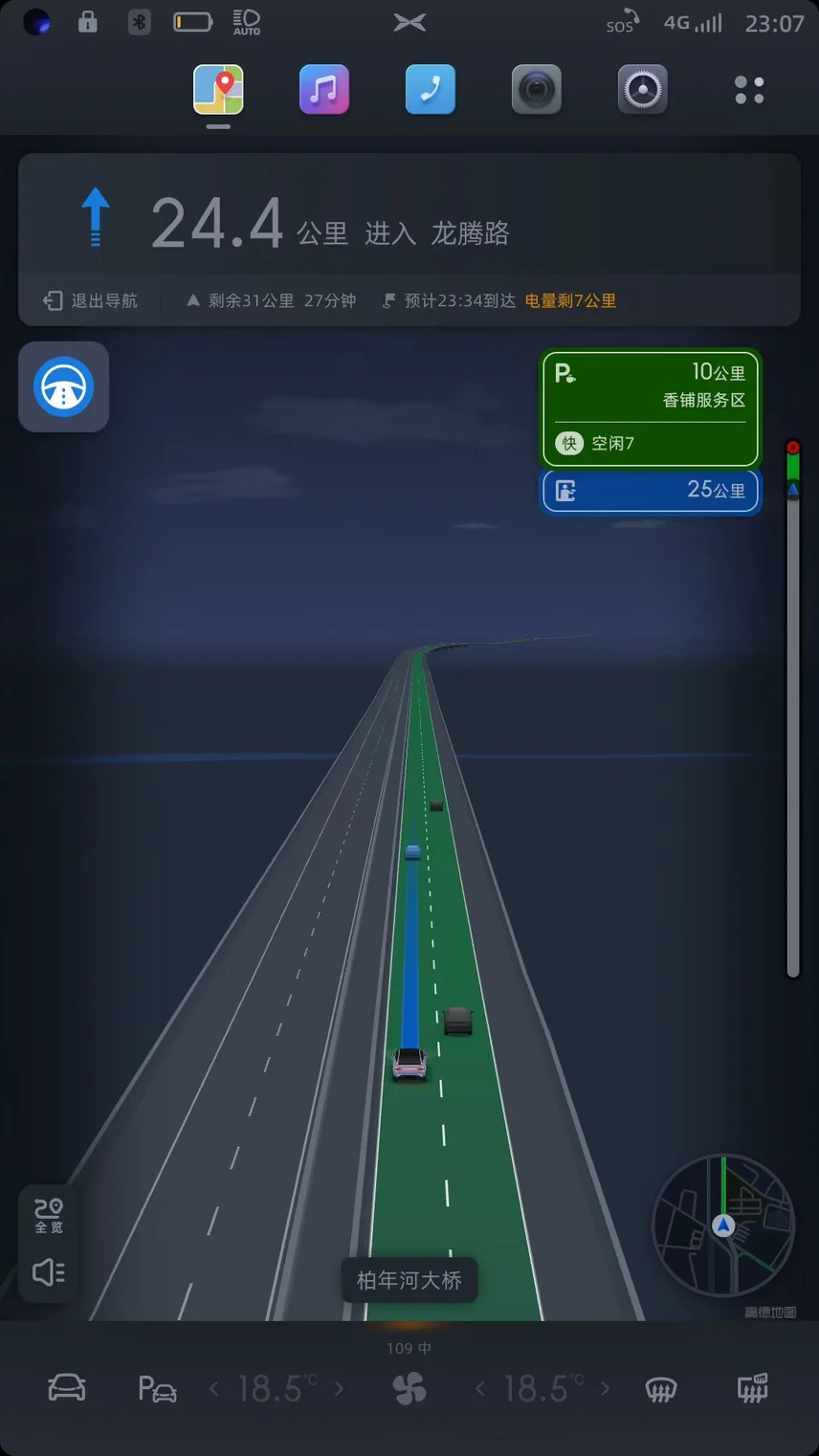Raise the left temperature from 18.5

click(x=339, y=1388)
